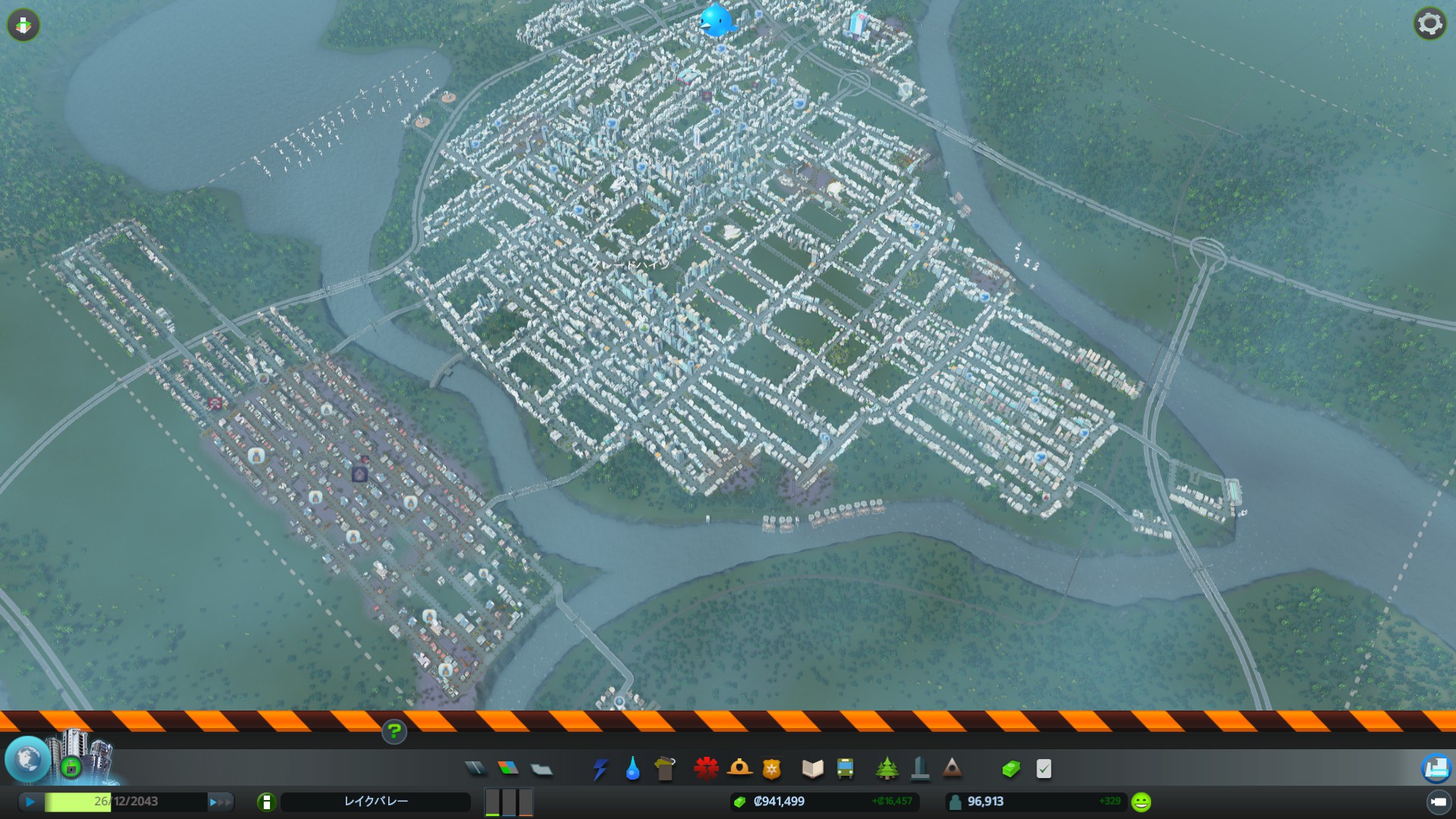1456x819 pixels.
Task: Open the policies checklist panel
Action: 1043,770
